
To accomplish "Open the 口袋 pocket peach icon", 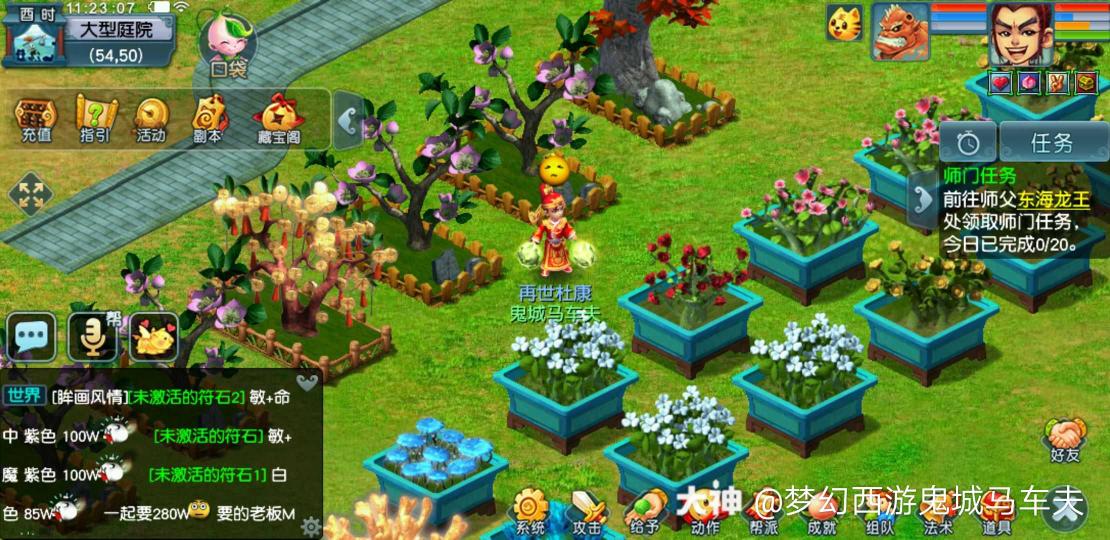I will click(227, 43).
